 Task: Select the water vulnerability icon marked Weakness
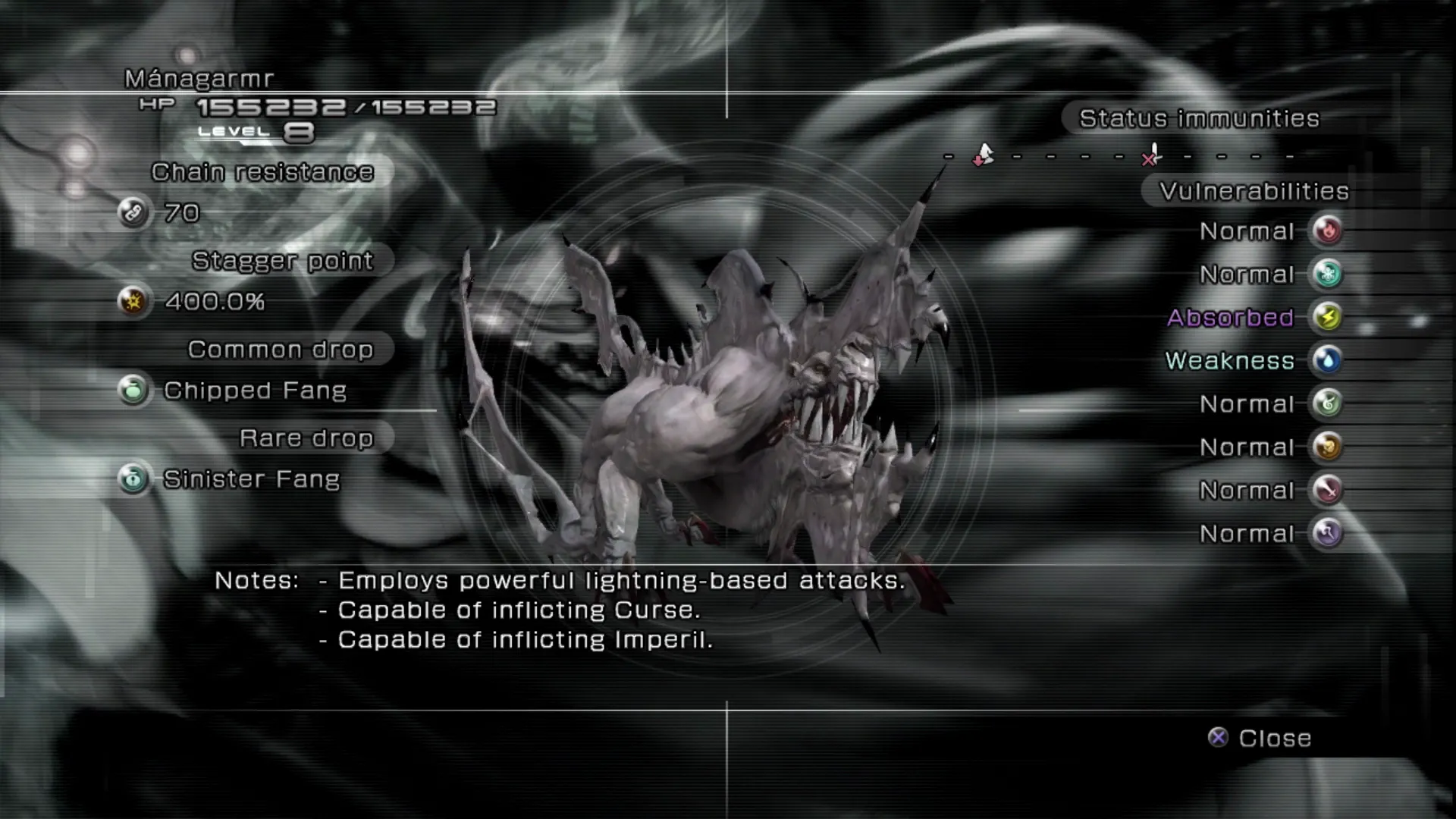click(1327, 360)
